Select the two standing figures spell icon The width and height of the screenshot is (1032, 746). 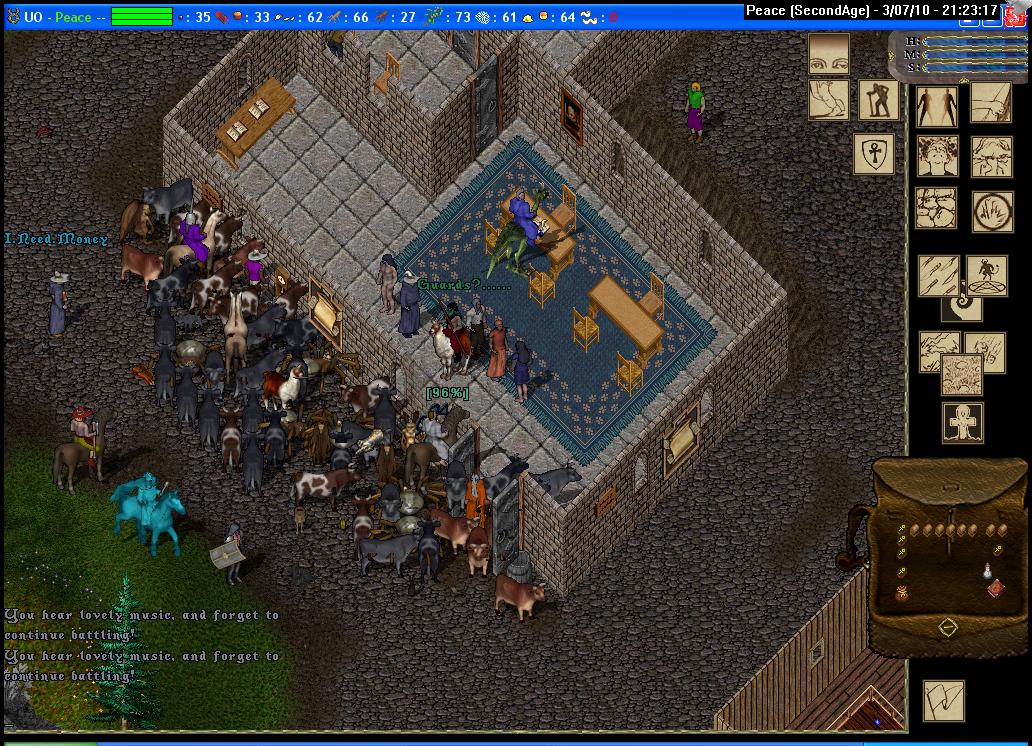(x=937, y=105)
